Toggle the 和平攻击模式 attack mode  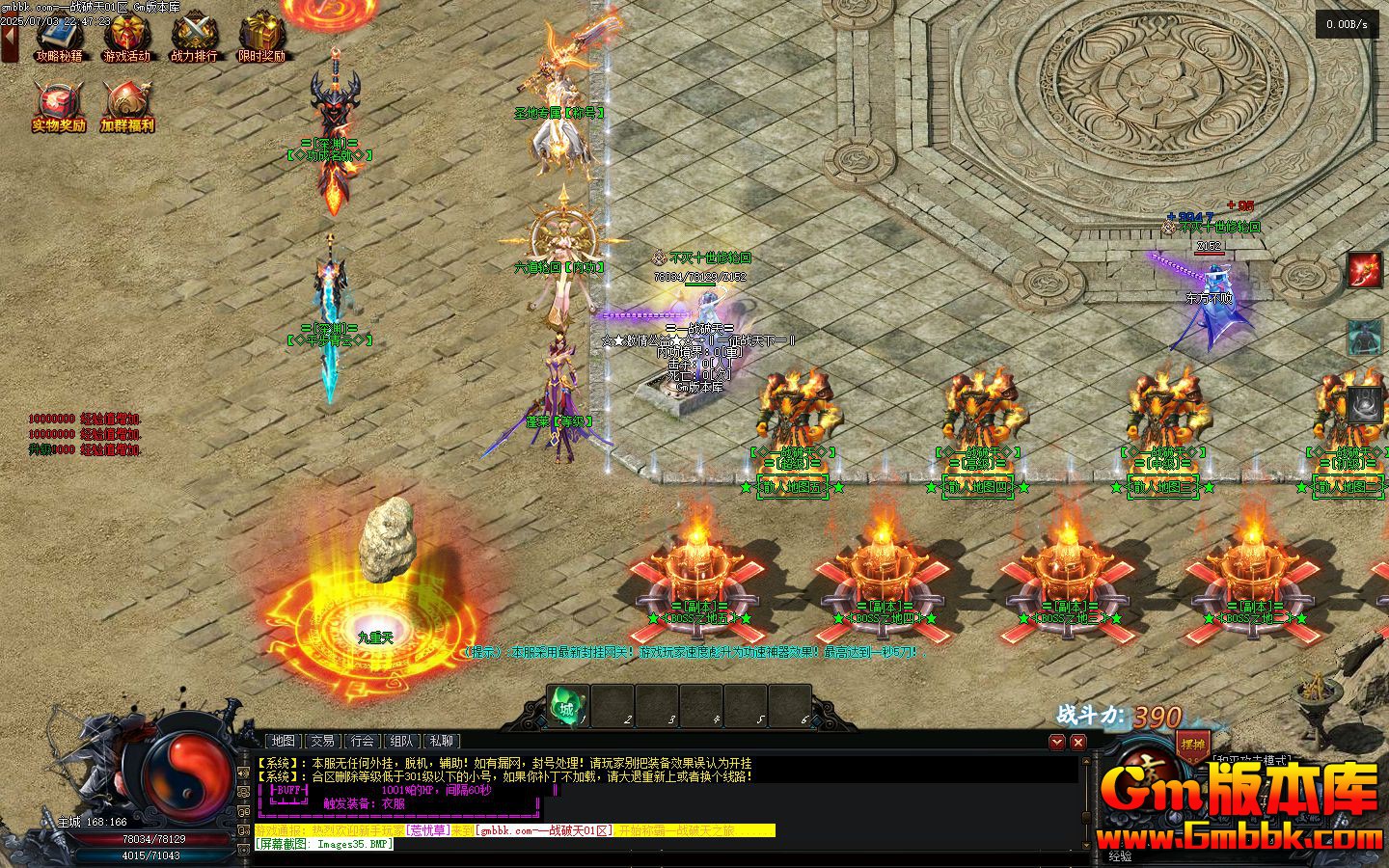click(1251, 759)
